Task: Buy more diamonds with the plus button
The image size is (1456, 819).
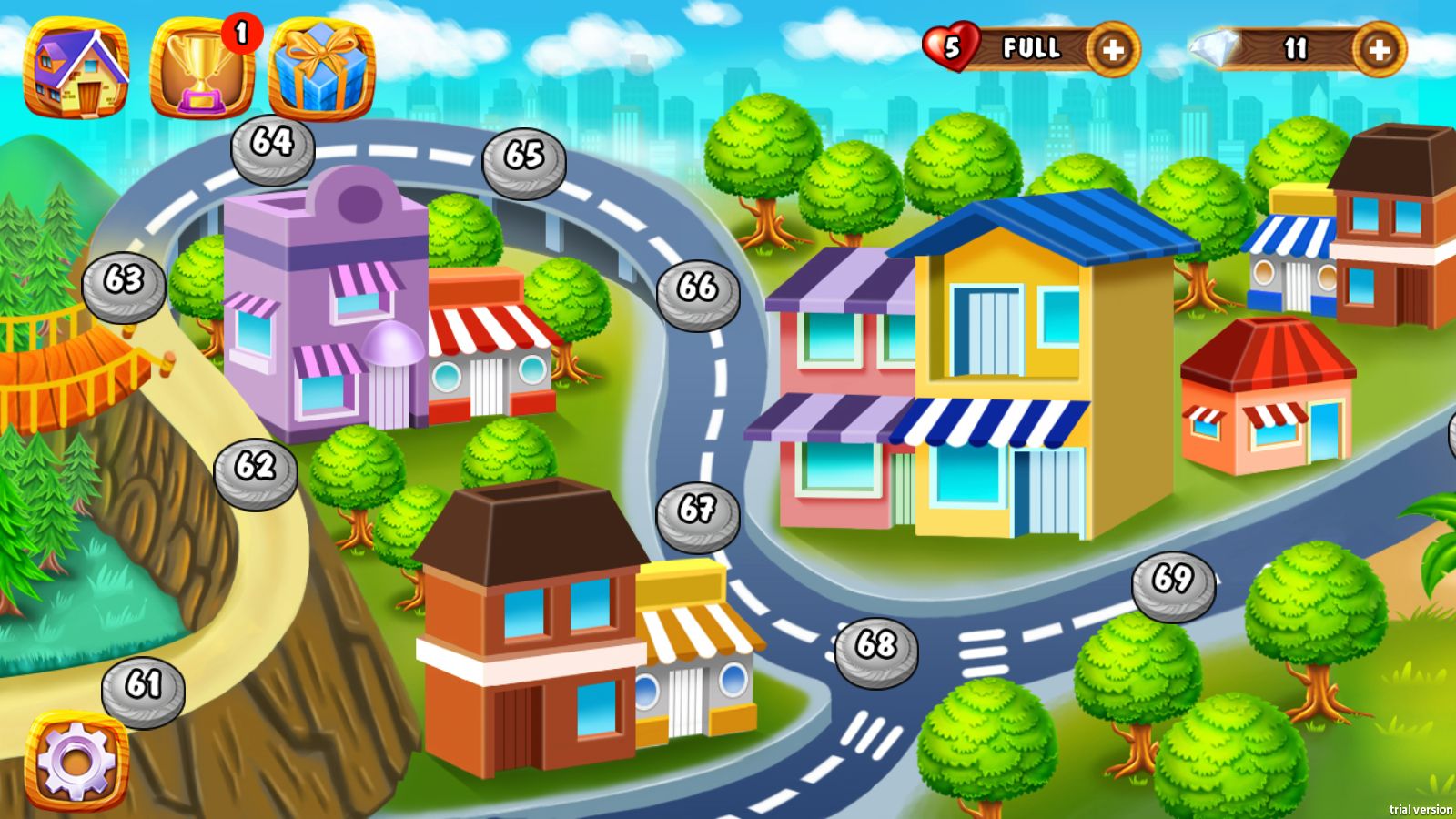Action: pos(1379,50)
